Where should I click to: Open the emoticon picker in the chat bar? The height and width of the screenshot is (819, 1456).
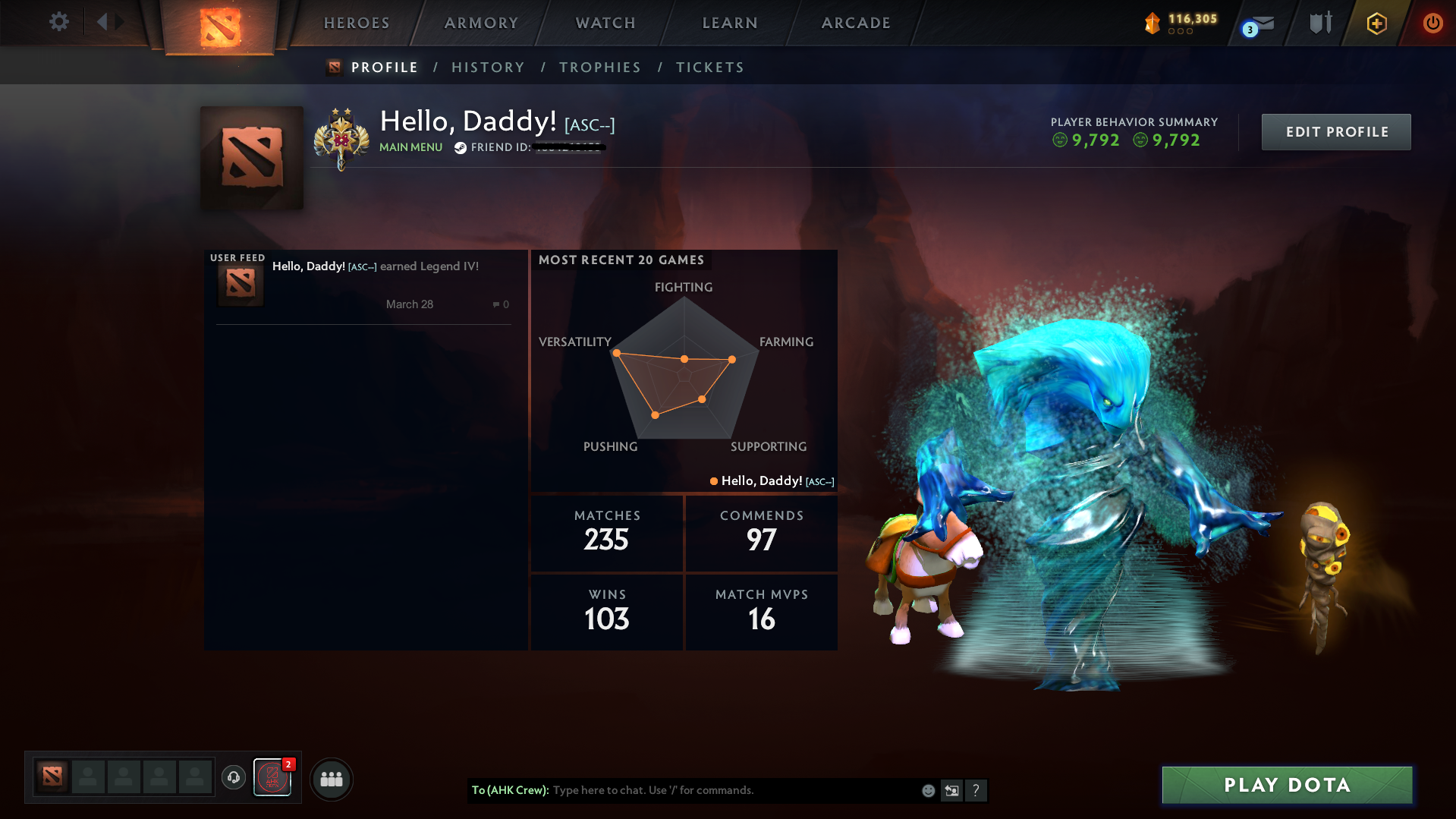point(928,790)
